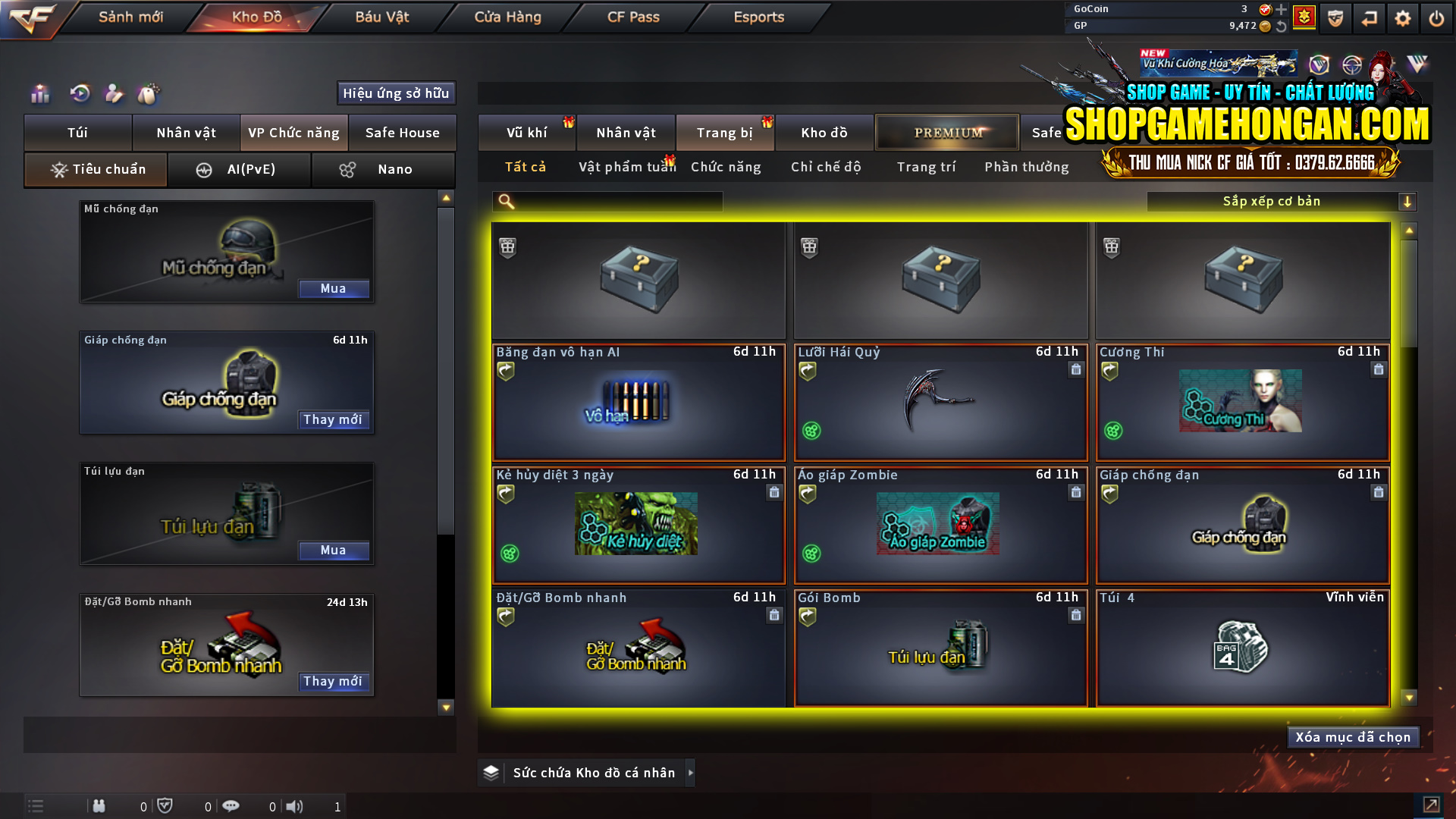Click renew arrow icon on Băng đạn vô hạn AI

point(506,370)
